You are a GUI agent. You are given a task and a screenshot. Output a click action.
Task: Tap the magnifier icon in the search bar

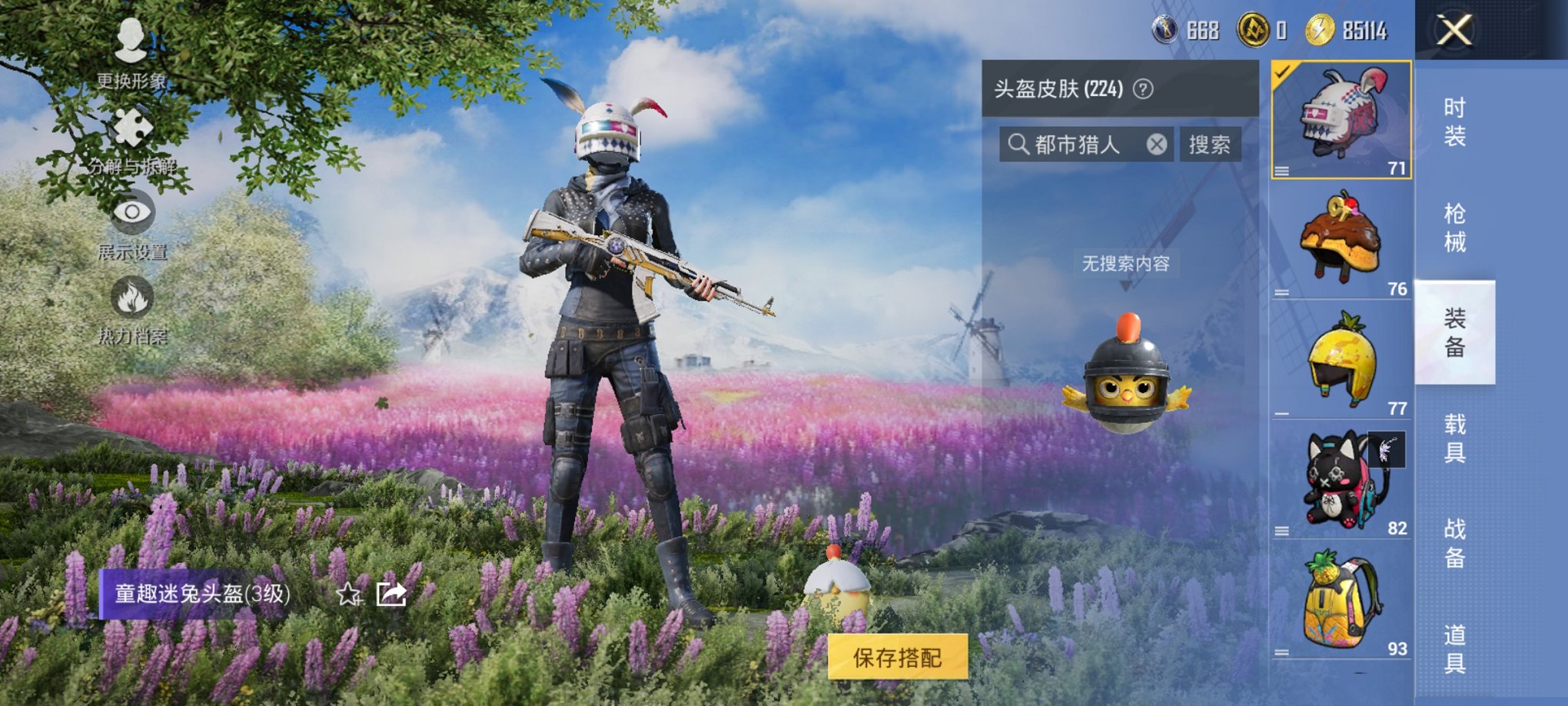point(1020,144)
